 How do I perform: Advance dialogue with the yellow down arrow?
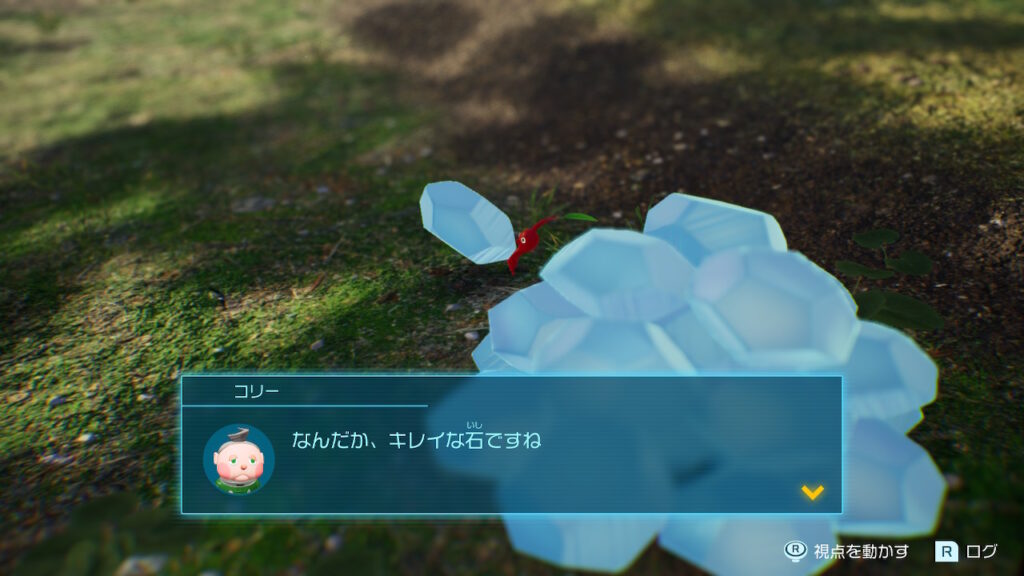tap(812, 492)
